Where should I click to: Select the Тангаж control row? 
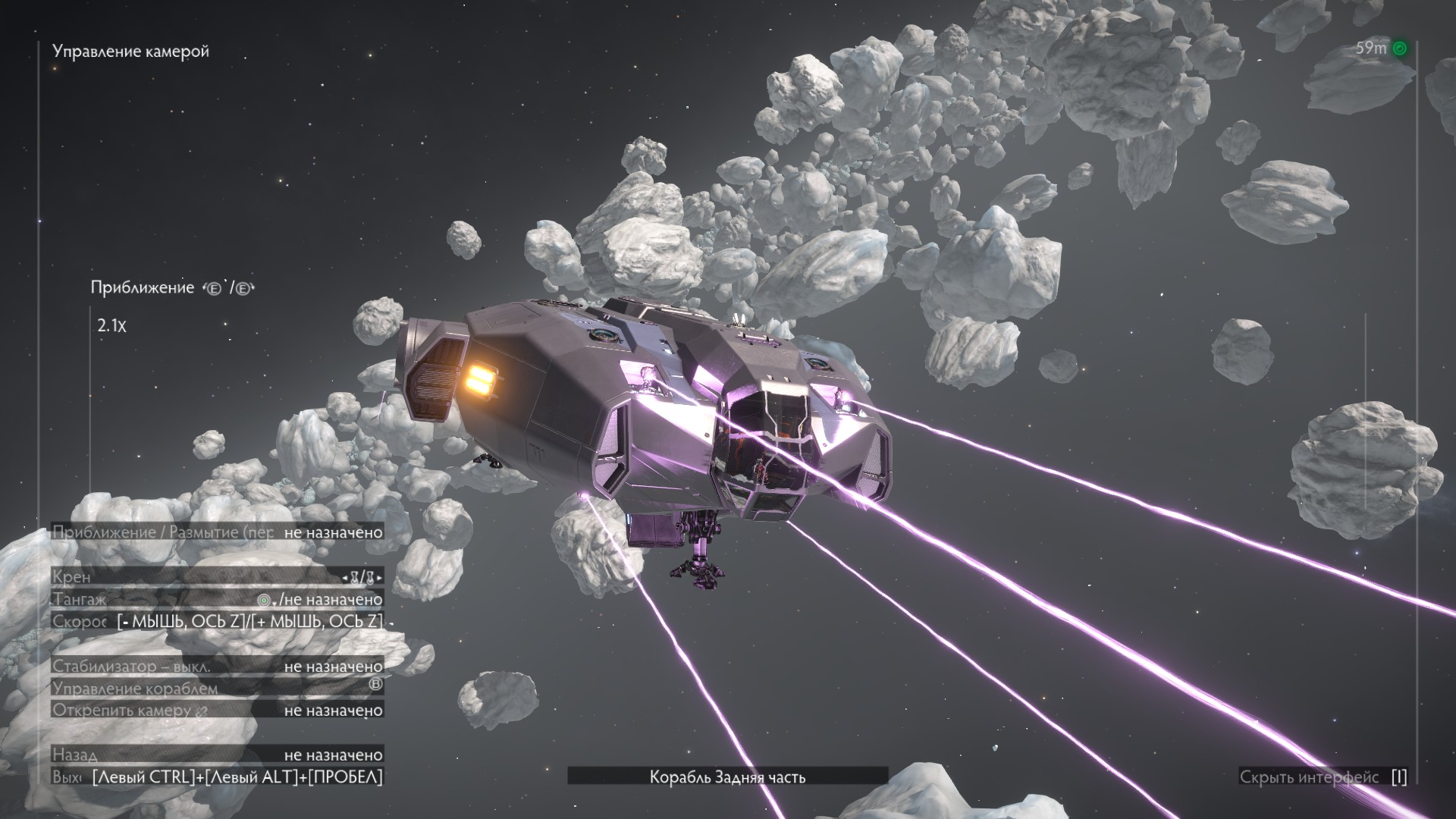click(218, 599)
